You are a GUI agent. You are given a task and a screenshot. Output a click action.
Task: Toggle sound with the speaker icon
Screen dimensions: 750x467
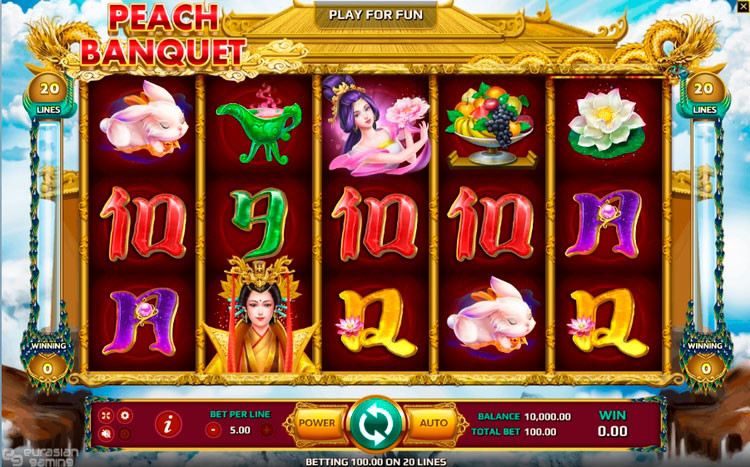106,434
